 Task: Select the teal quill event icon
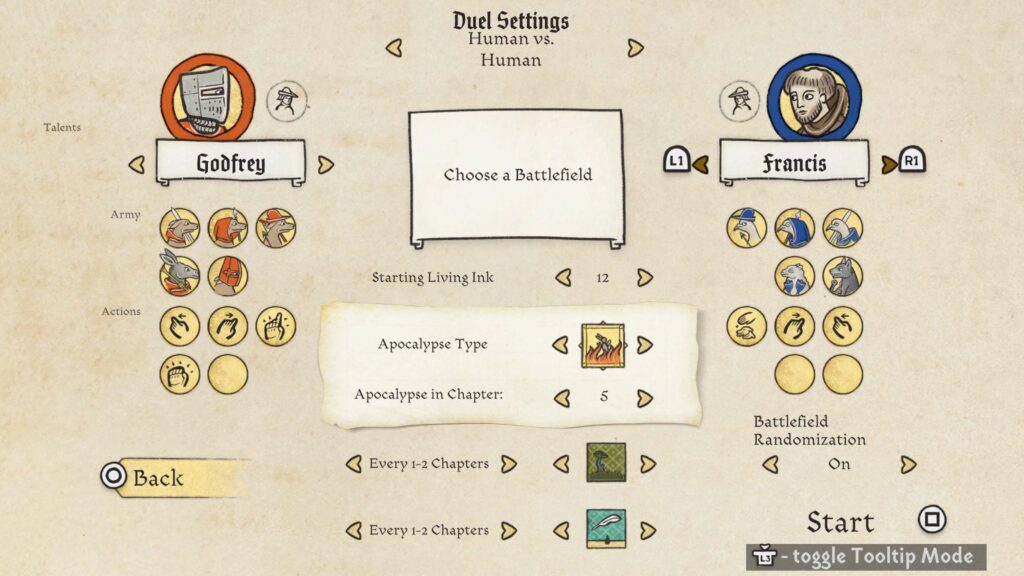[605, 530]
